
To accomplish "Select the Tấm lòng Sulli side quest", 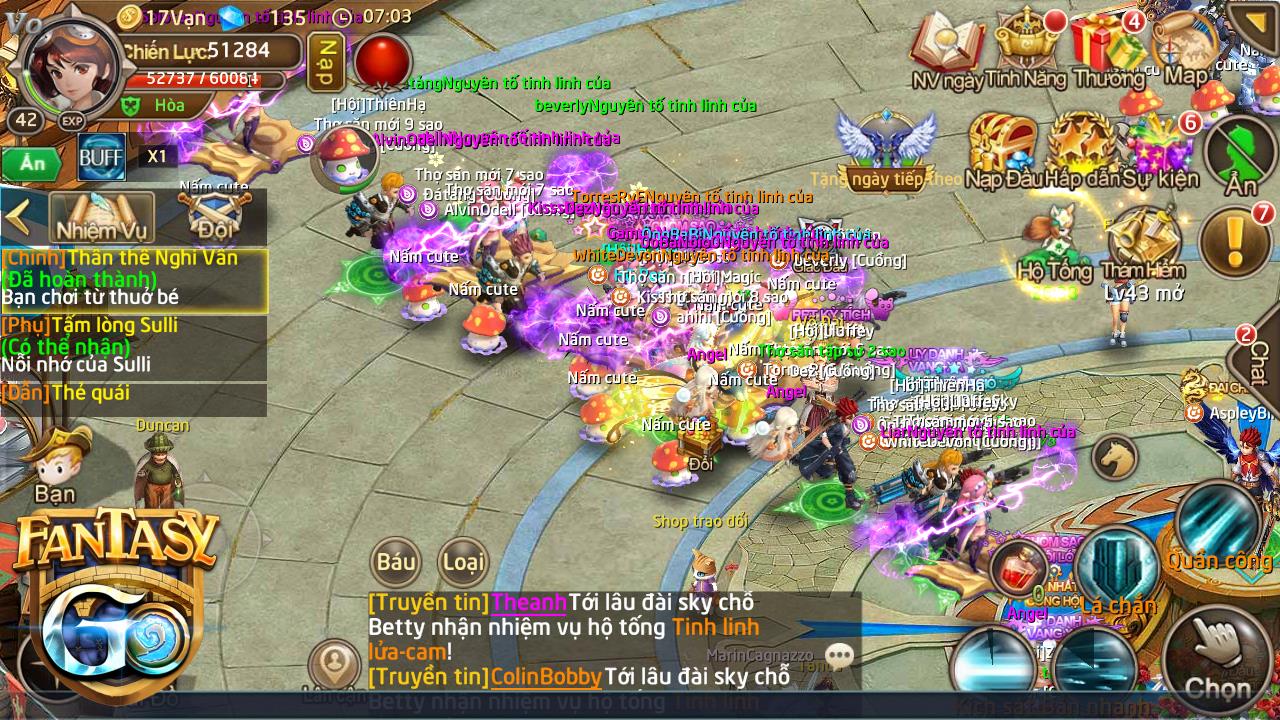I will (133, 345).
